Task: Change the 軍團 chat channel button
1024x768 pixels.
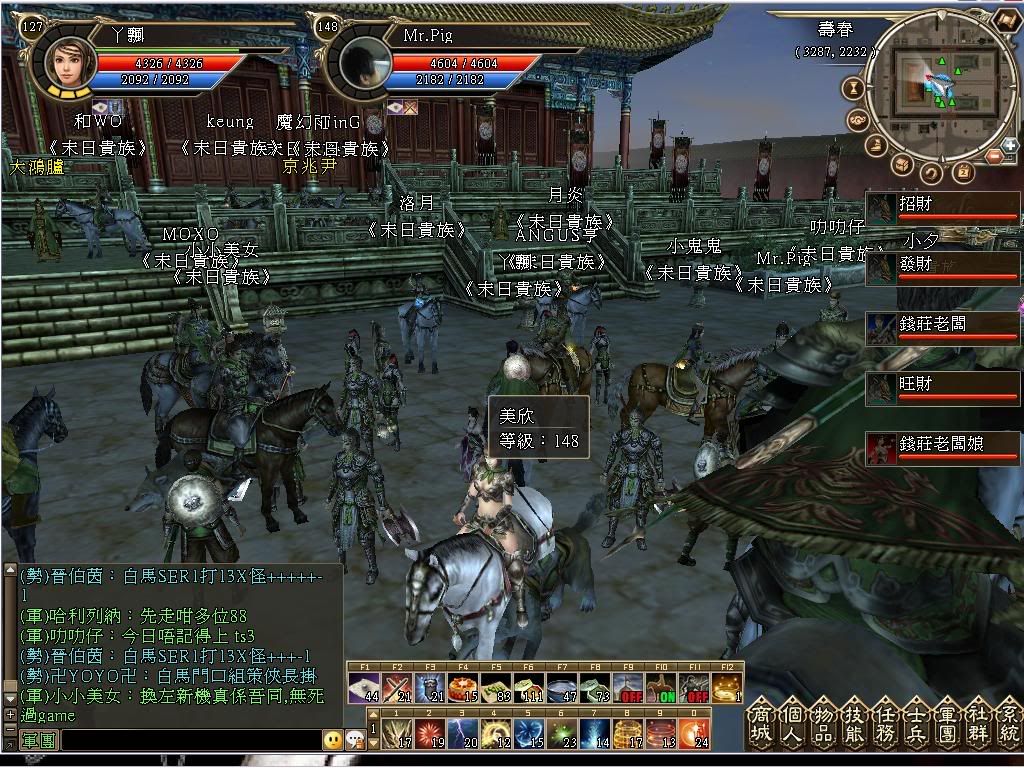Action: [x=38, y=740]
